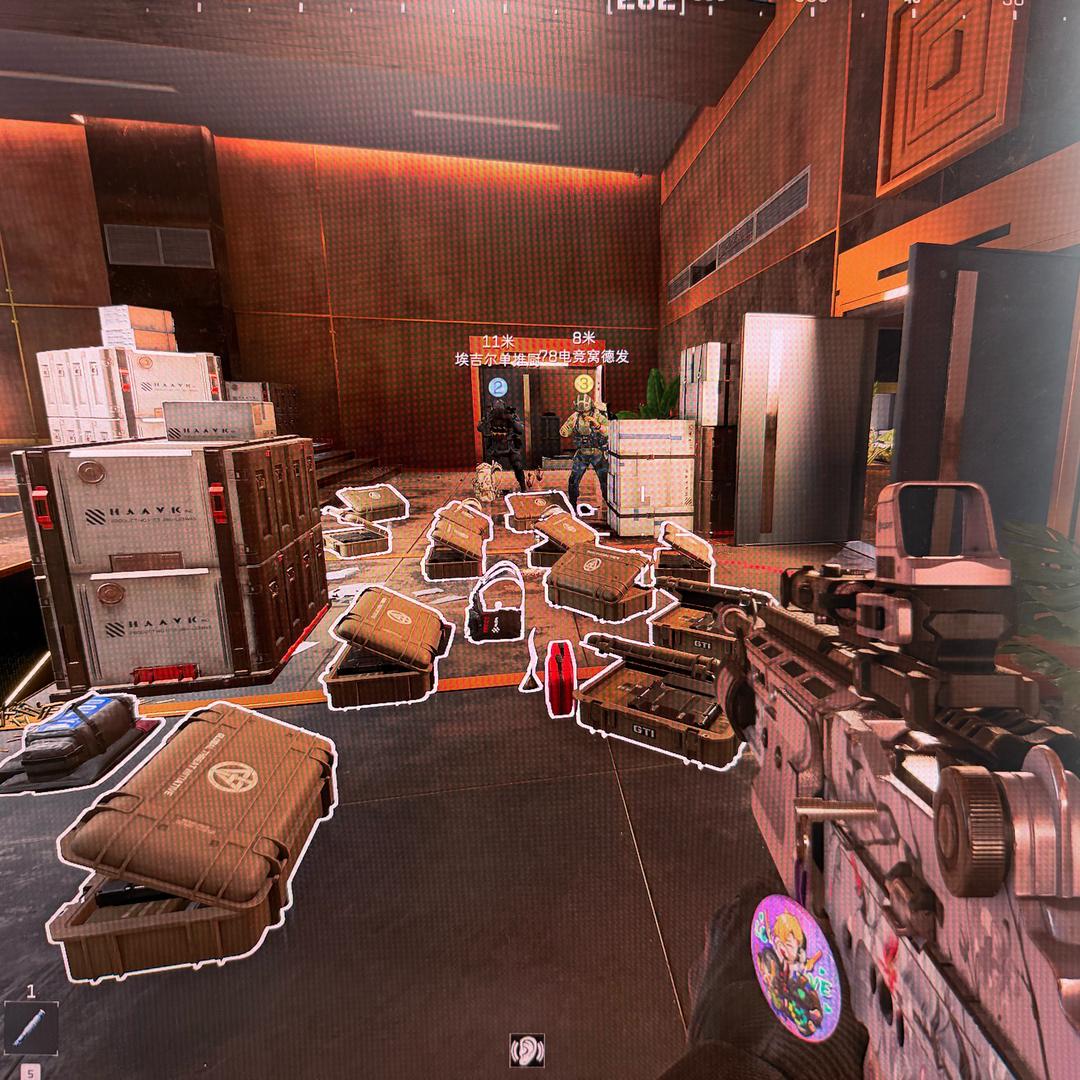Select the blue teammate marker numbered 2
The width and height of the screenshot is (1080, 1080).
[498, 384]
